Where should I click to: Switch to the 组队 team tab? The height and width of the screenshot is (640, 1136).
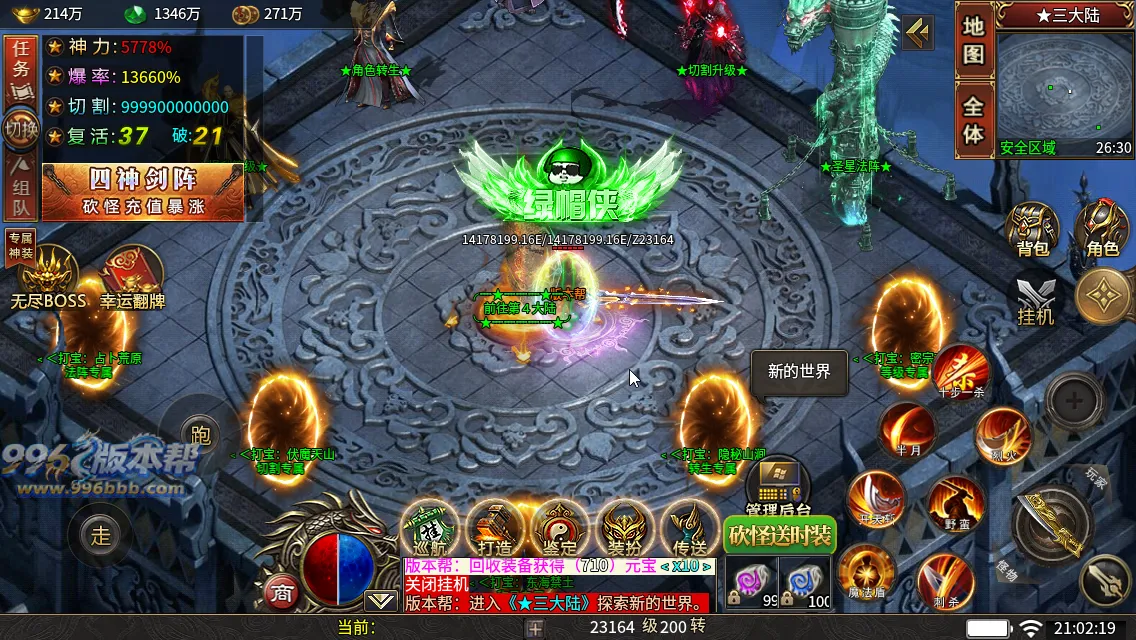[21, 189]
